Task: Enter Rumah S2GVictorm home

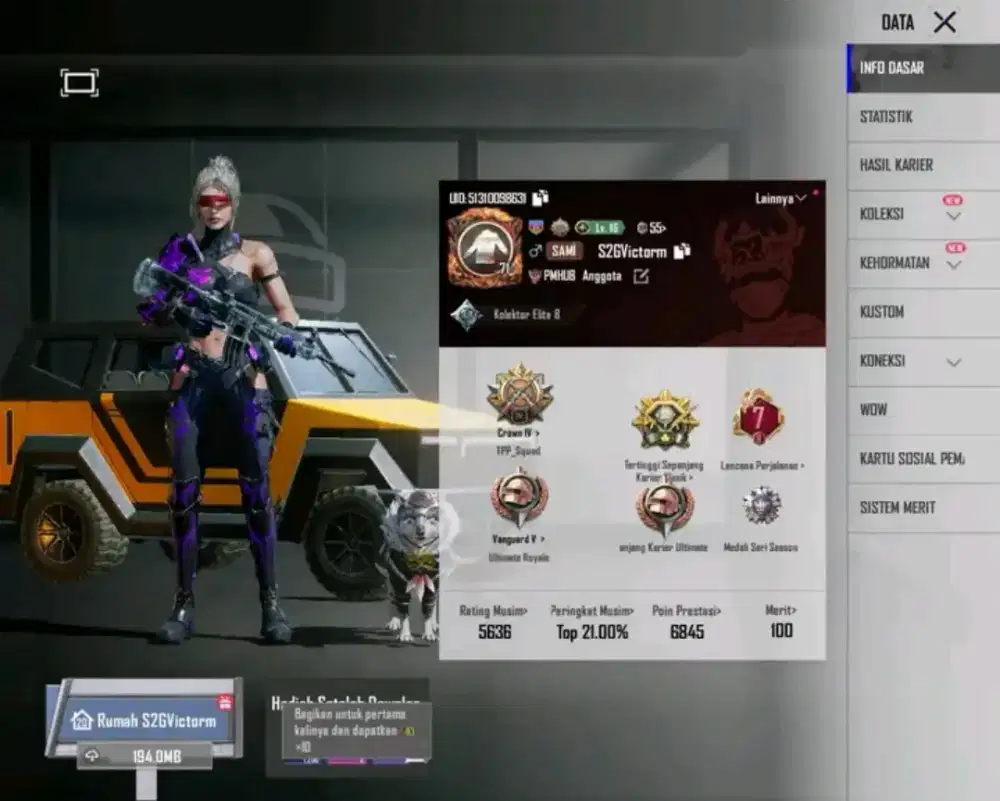Action: tap(146, 720)
